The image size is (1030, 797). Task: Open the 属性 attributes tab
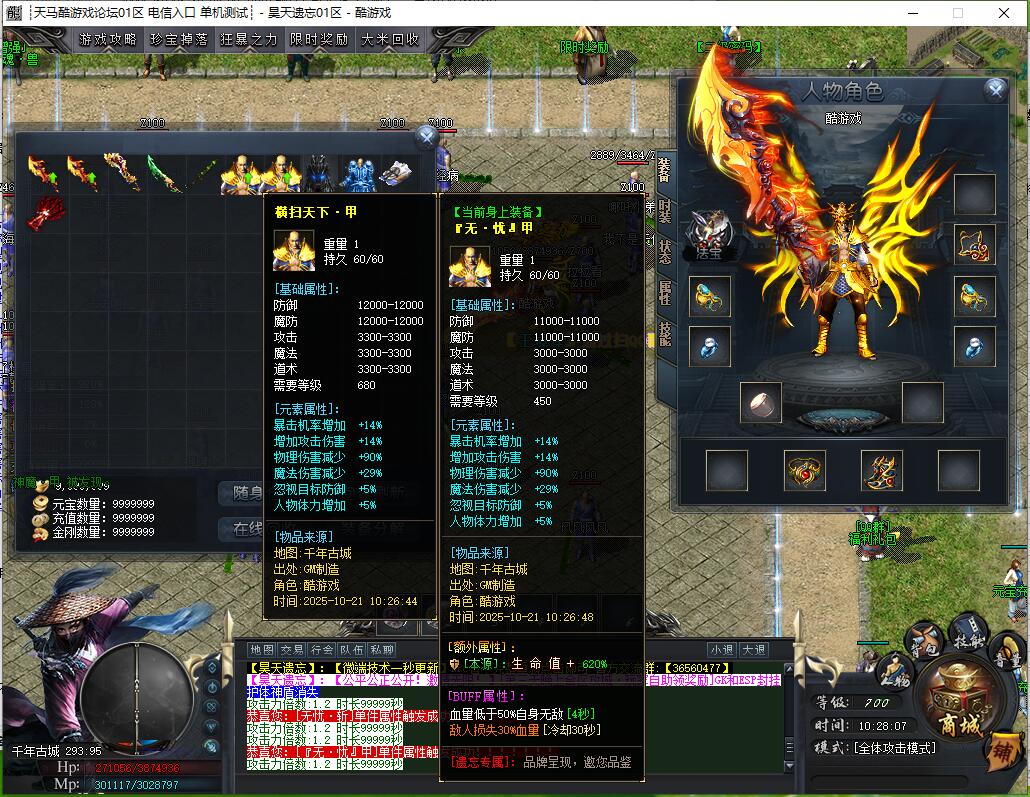coord(665,293)
